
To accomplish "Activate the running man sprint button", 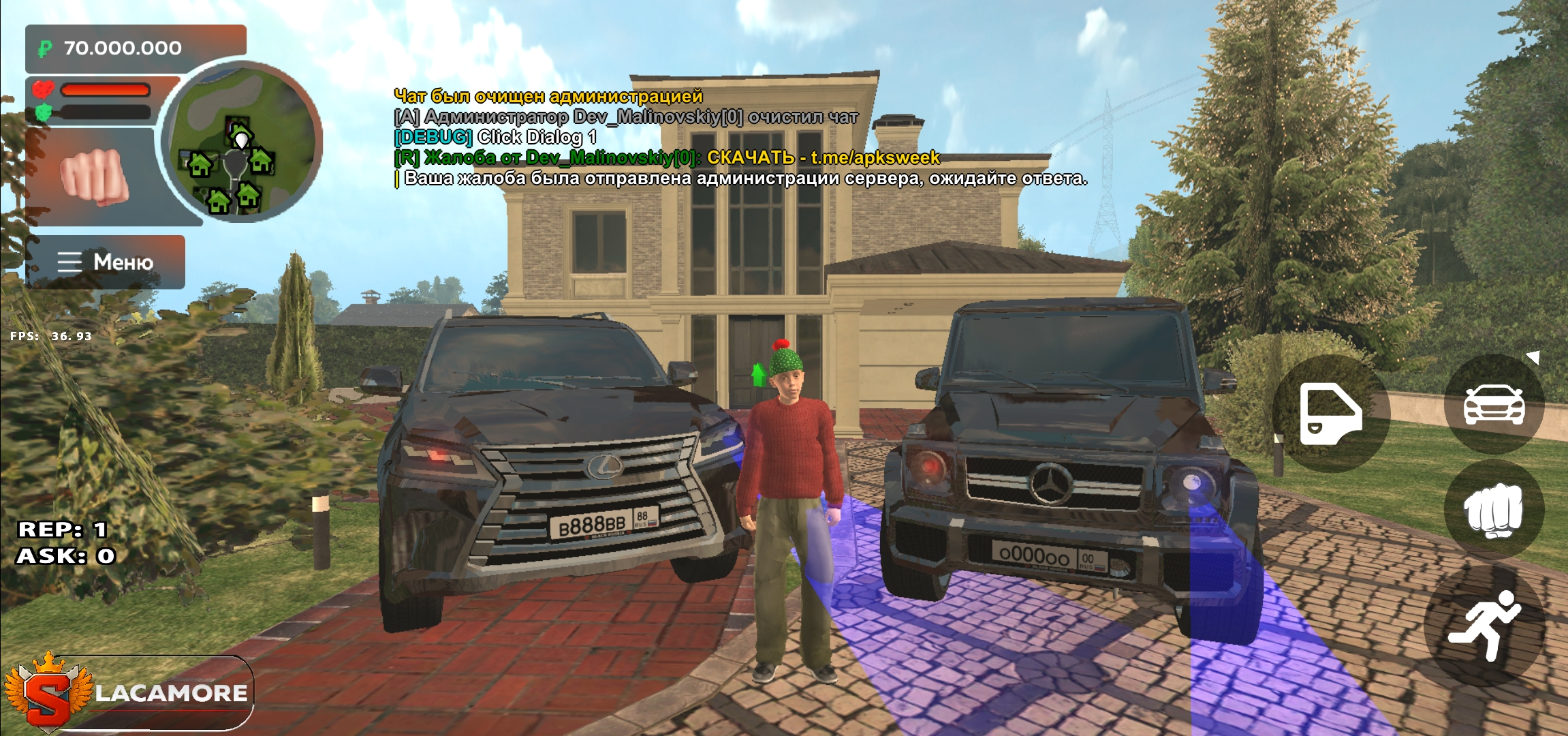I will click(x=1485, y=625).
